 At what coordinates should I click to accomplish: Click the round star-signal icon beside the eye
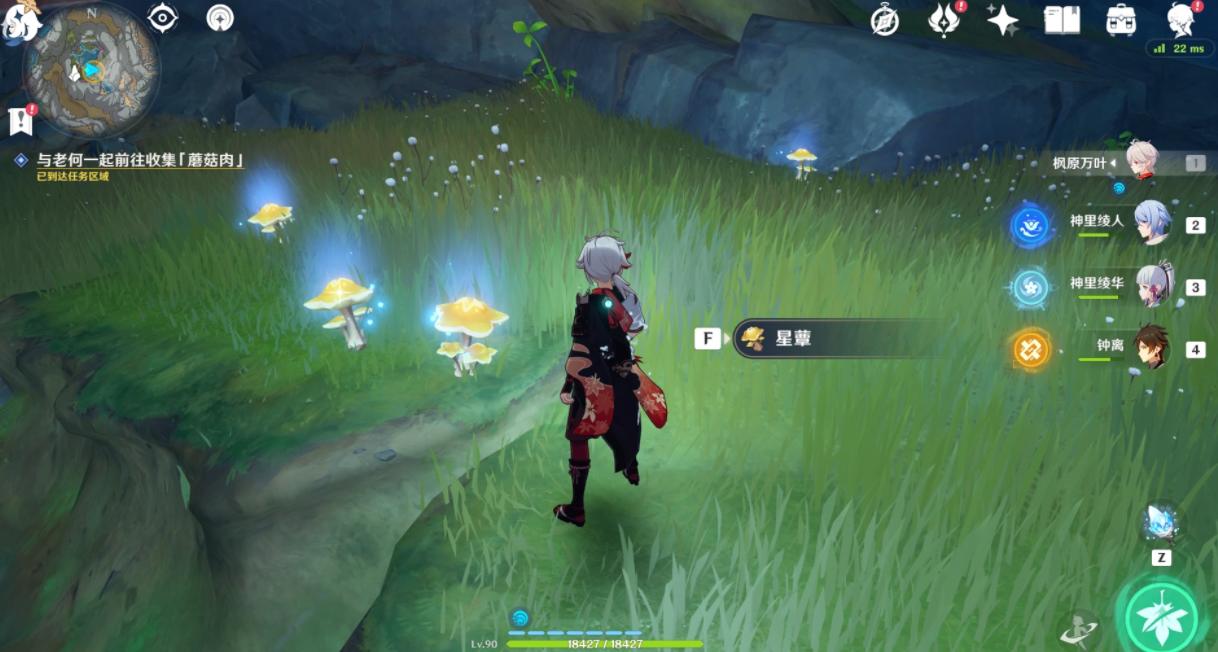[x=220, y=18]
